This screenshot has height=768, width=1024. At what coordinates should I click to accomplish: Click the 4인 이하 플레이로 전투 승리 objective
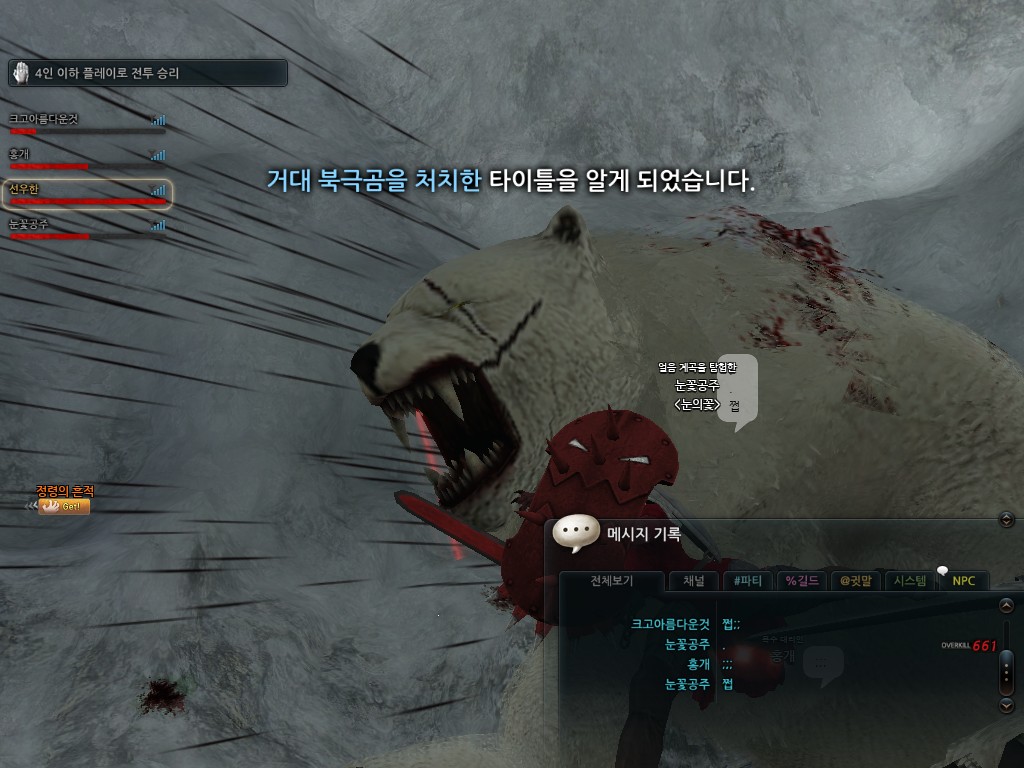[147, 73]
